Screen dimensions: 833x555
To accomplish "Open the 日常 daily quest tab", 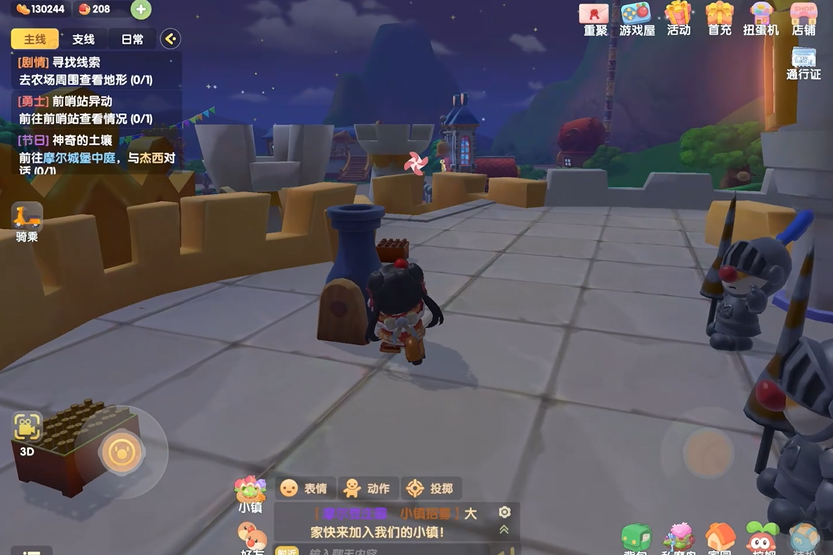I will point(132,39).
